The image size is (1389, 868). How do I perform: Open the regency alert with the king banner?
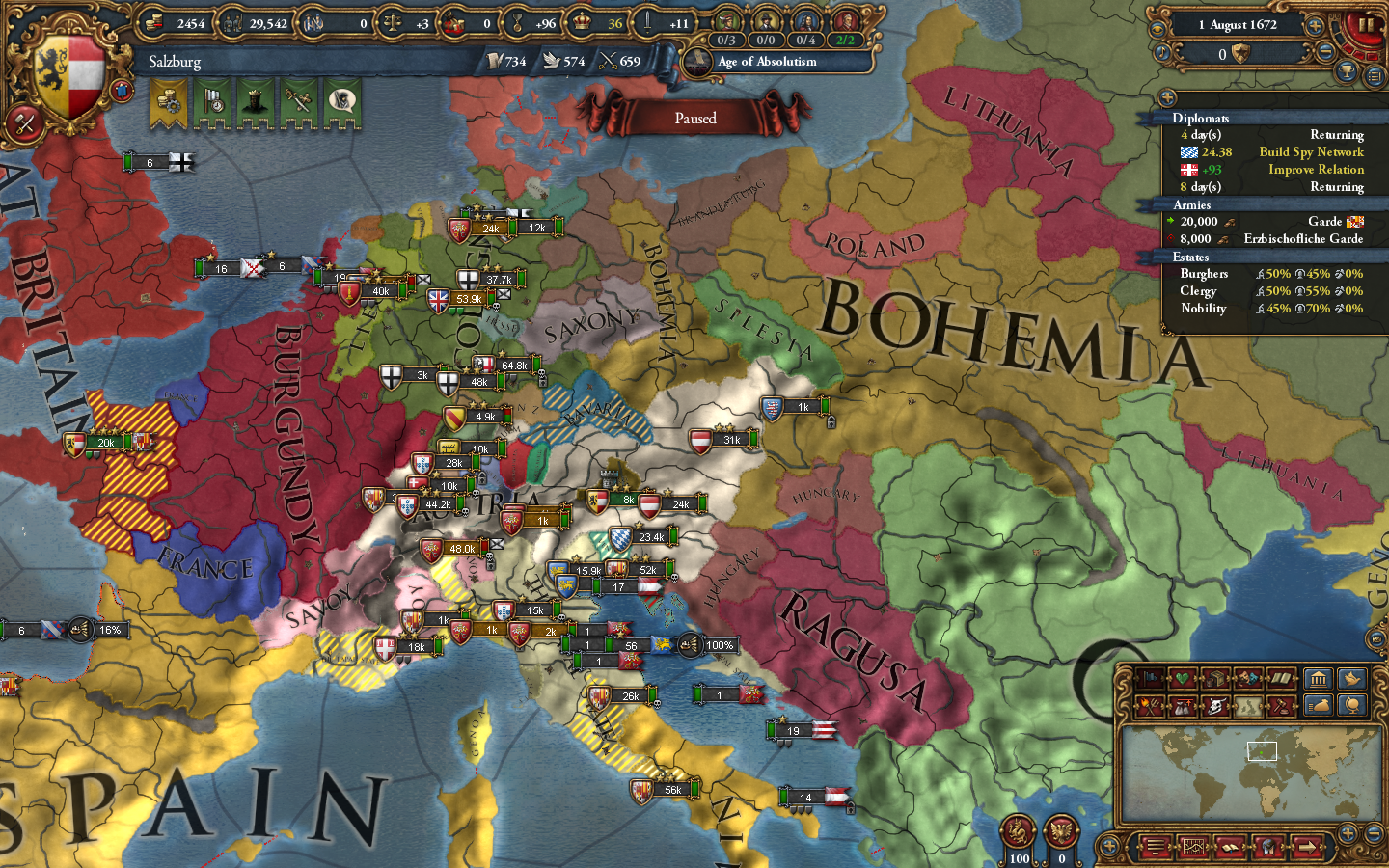[255, 102]
